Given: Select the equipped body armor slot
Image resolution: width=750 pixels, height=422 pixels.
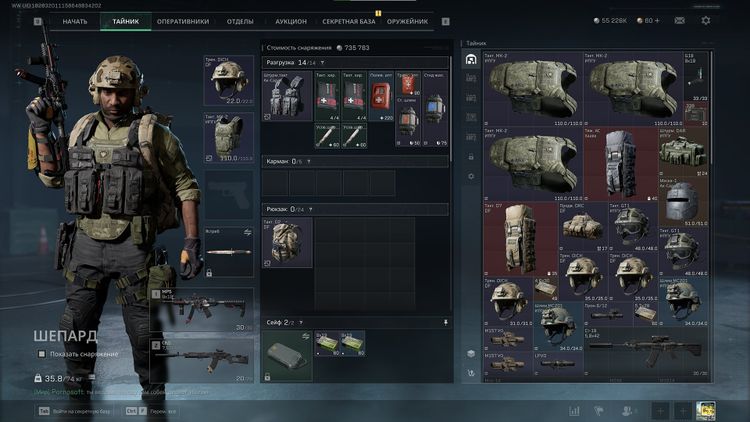Looking at the screenshot, I should pyautogui.click(x=228, y=136).
